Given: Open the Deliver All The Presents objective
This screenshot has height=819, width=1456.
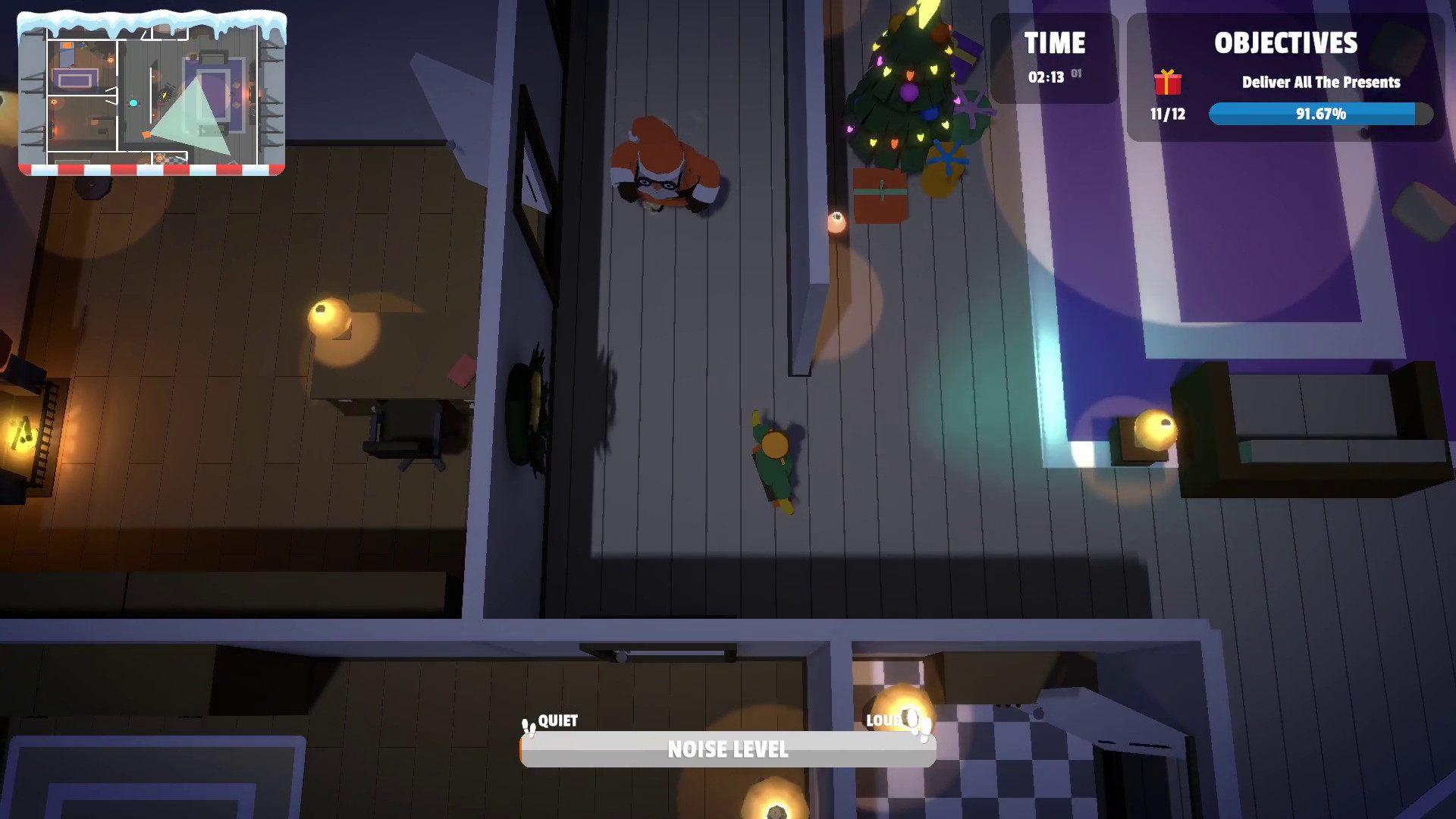Looking at the screenshot, I should (1320, 83).
